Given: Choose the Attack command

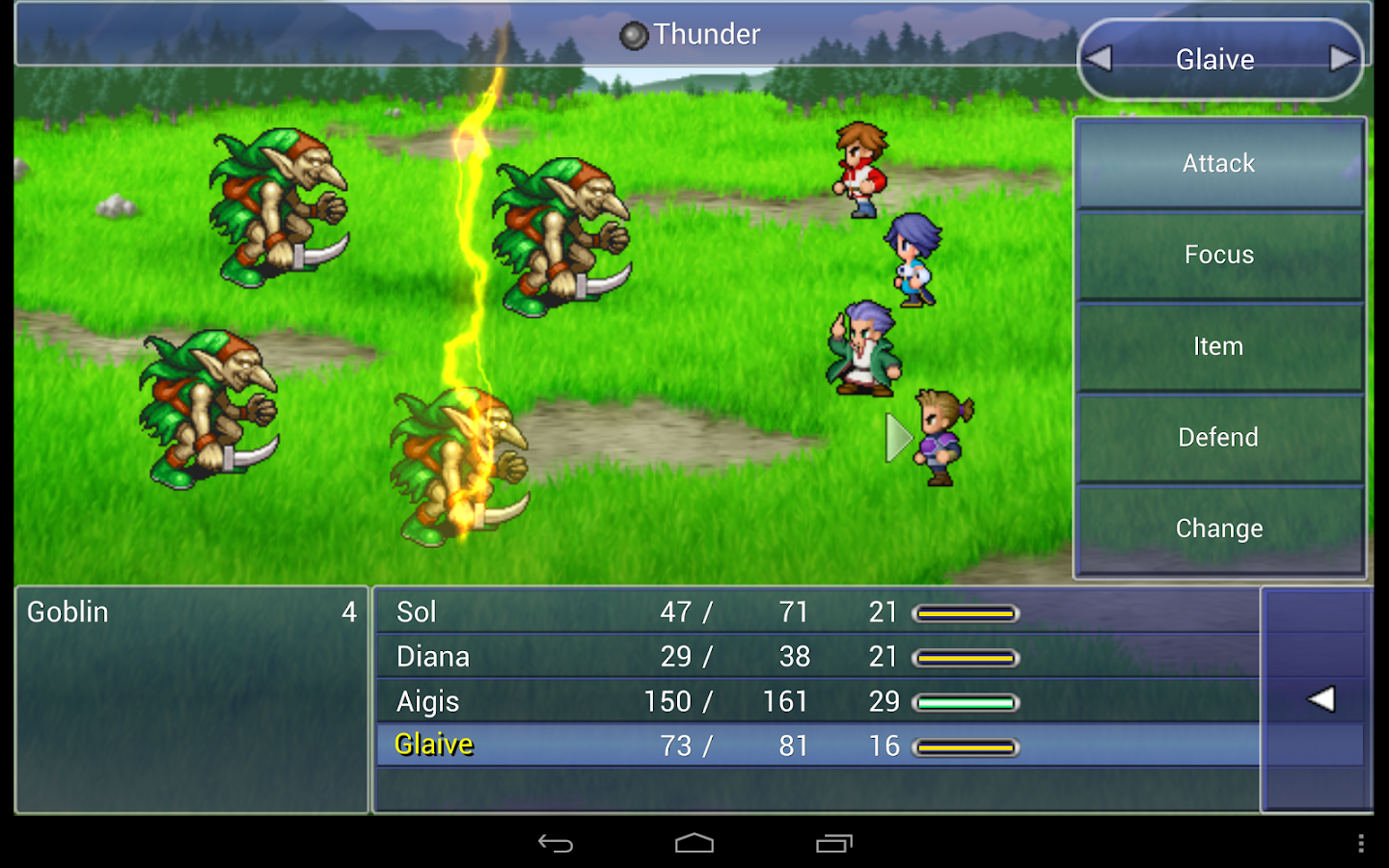Looking at the screenshot, I should pos(1219,163).
